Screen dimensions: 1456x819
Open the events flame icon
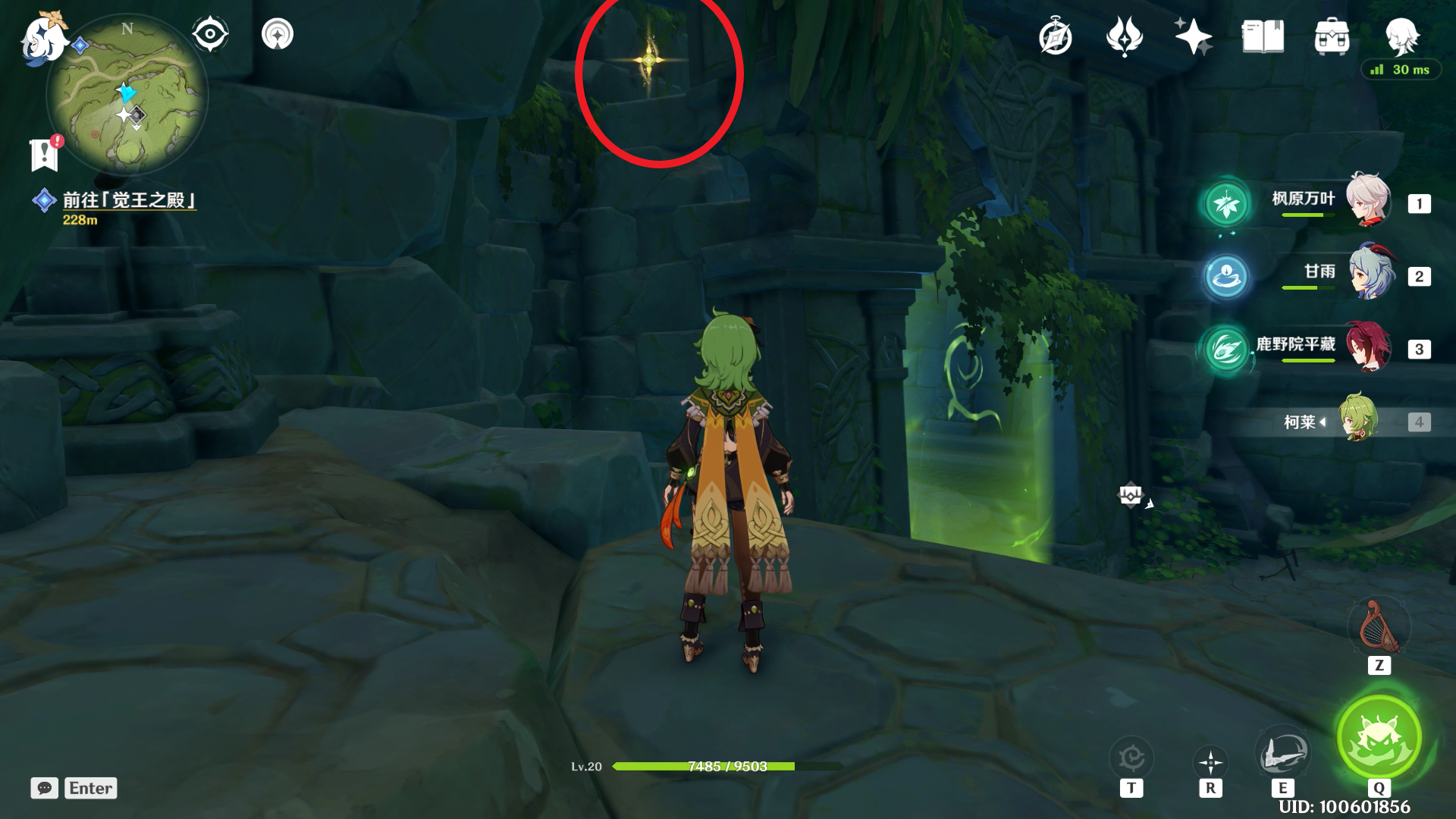1124,36
